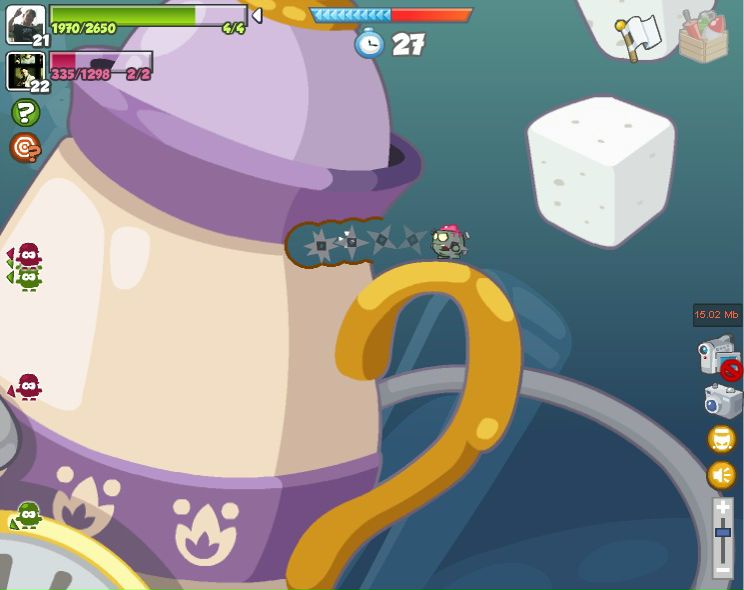Zoom in with the plus button
This screenshot has height=590, width=744.
pos(723,509)
